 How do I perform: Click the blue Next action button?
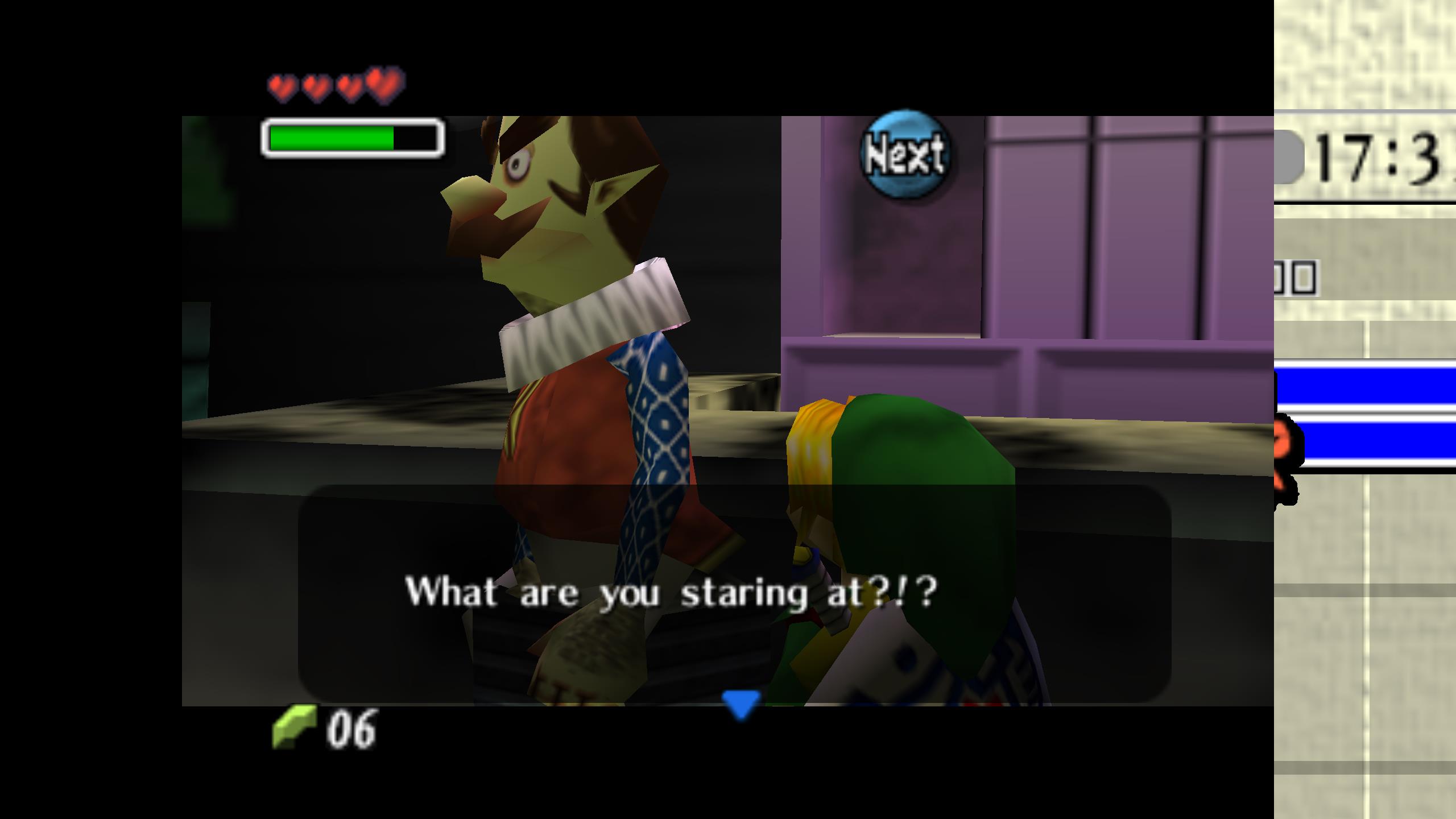(x=904, y=154)
